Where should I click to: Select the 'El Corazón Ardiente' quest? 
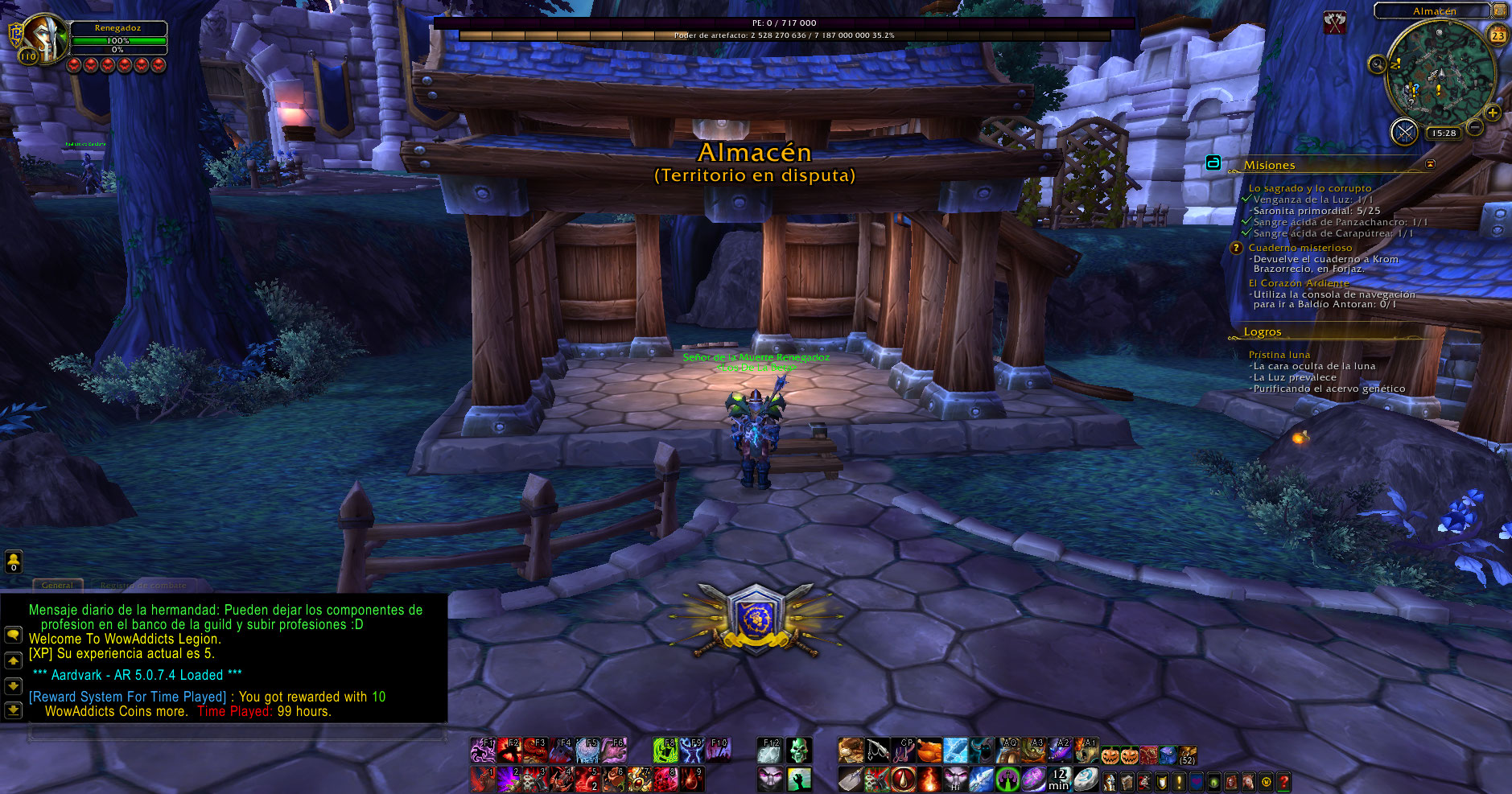1298,283
